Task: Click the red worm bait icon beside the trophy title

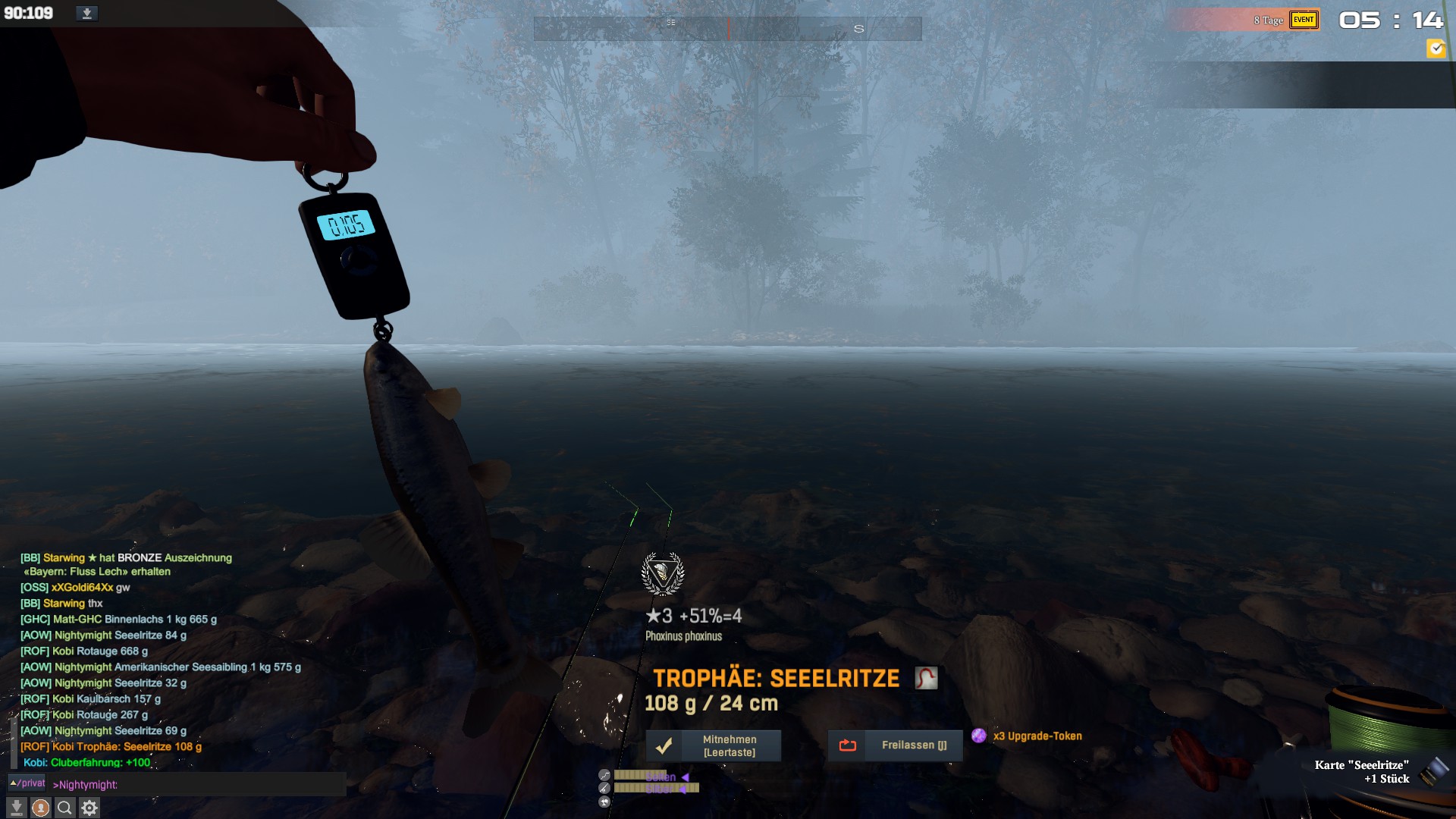Action: [926, 678]
